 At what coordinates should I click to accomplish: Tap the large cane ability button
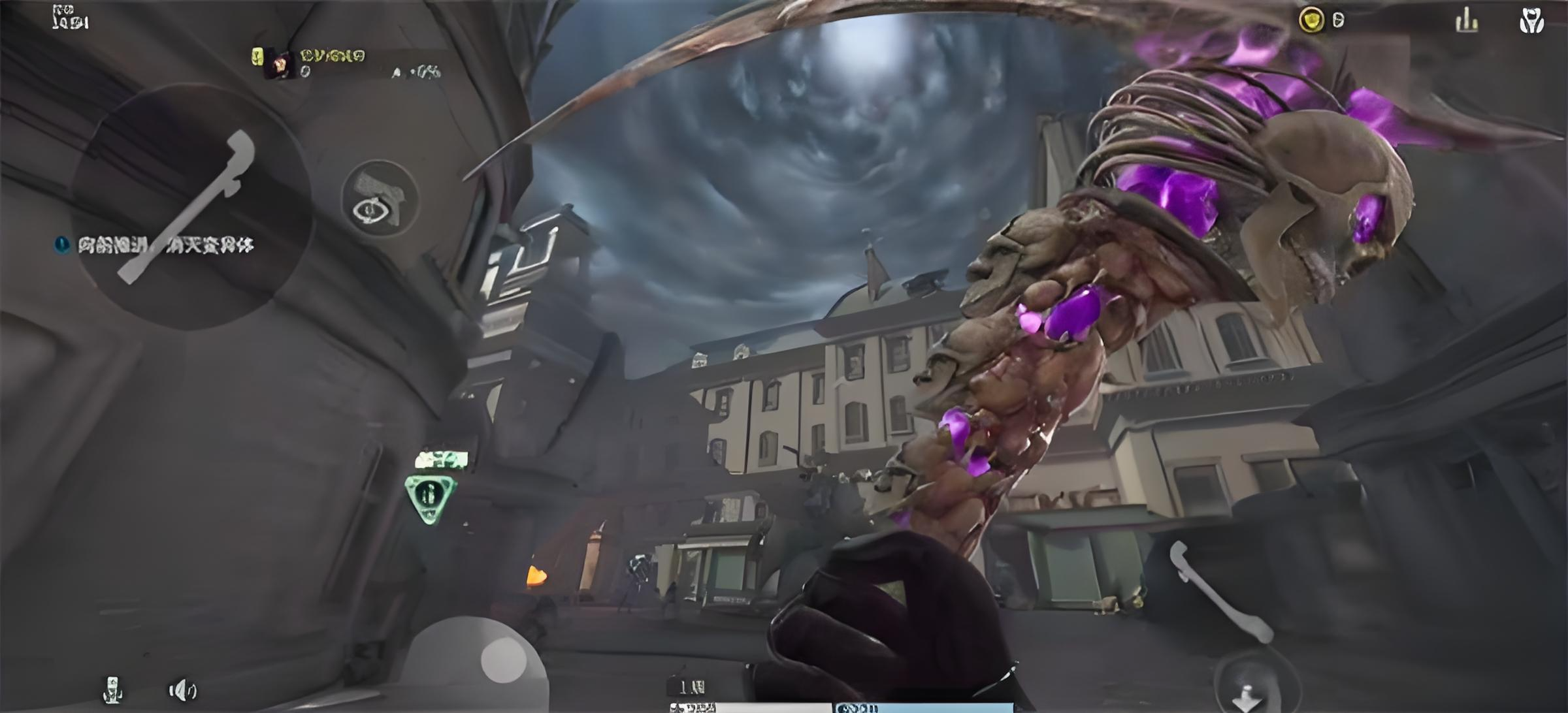189,206
